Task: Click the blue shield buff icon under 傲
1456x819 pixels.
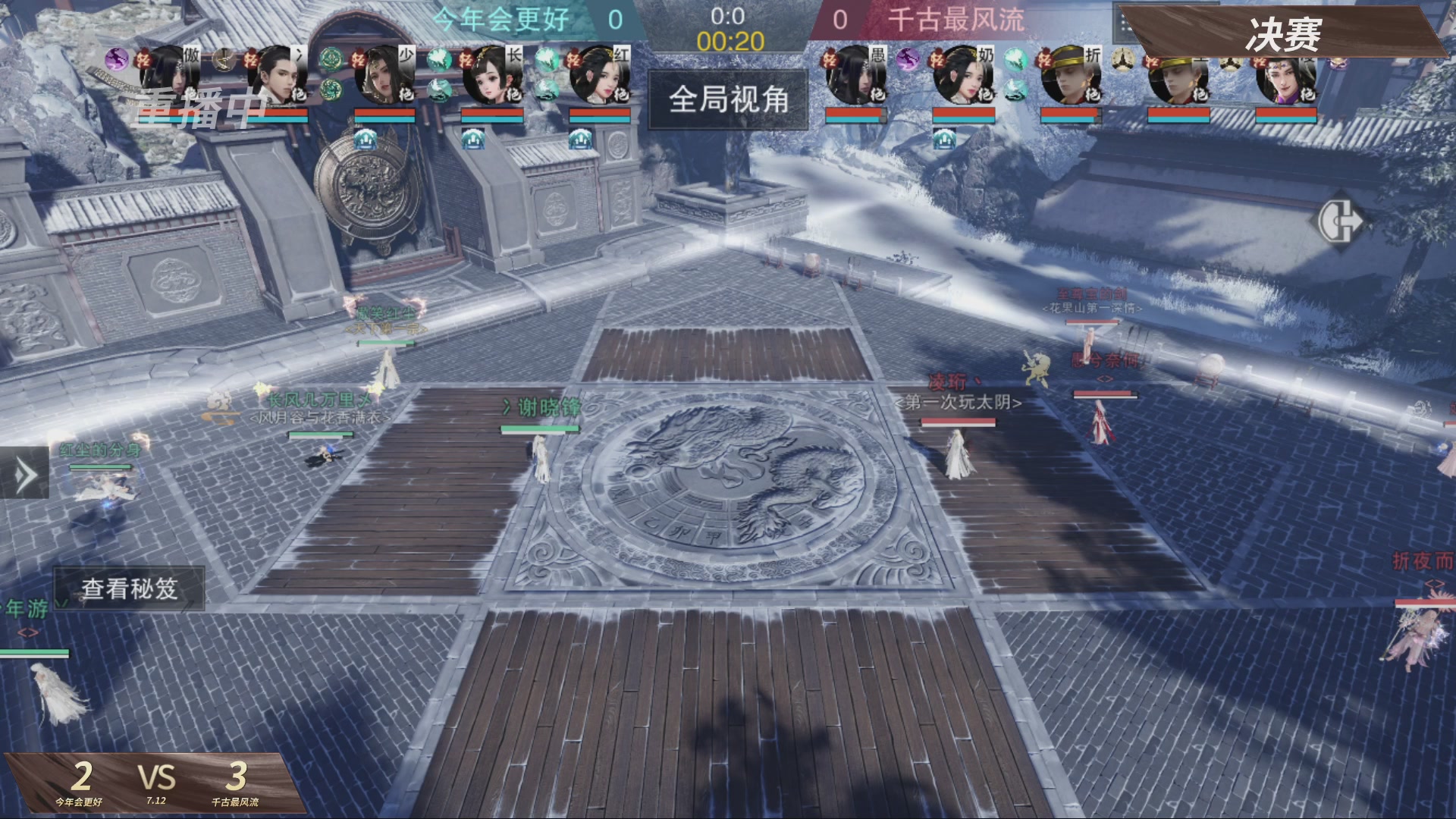Action: point(367,140)
